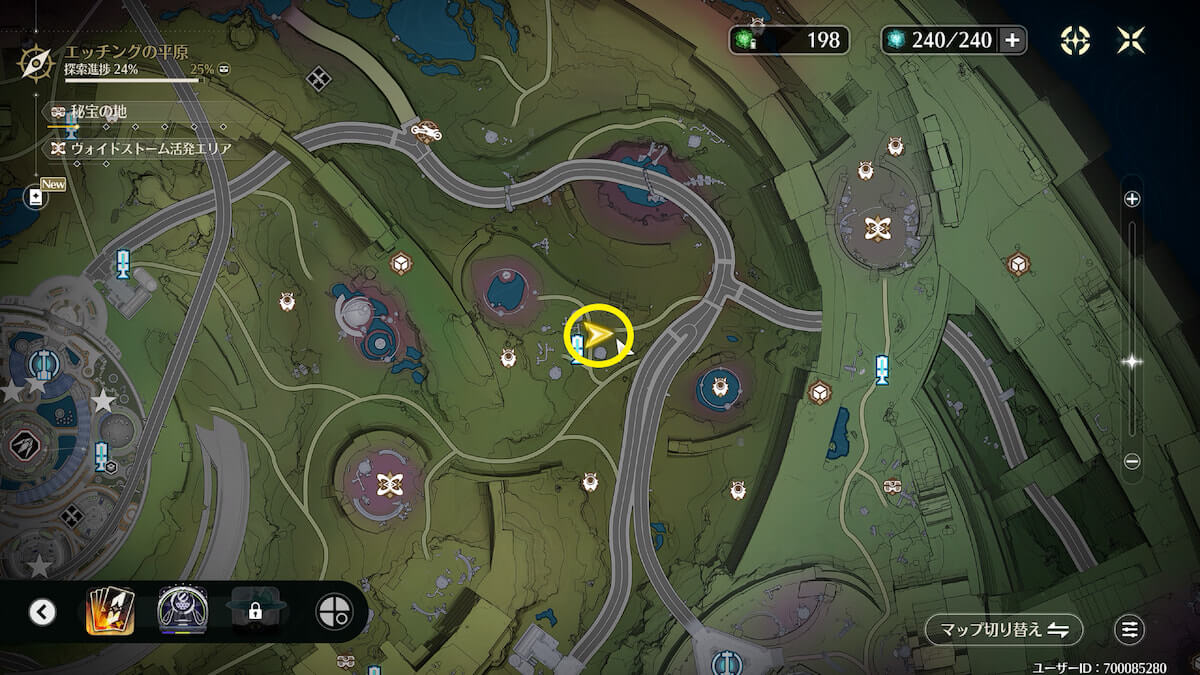Switch maps with マップ切り替え button

tap(1003, 630)
